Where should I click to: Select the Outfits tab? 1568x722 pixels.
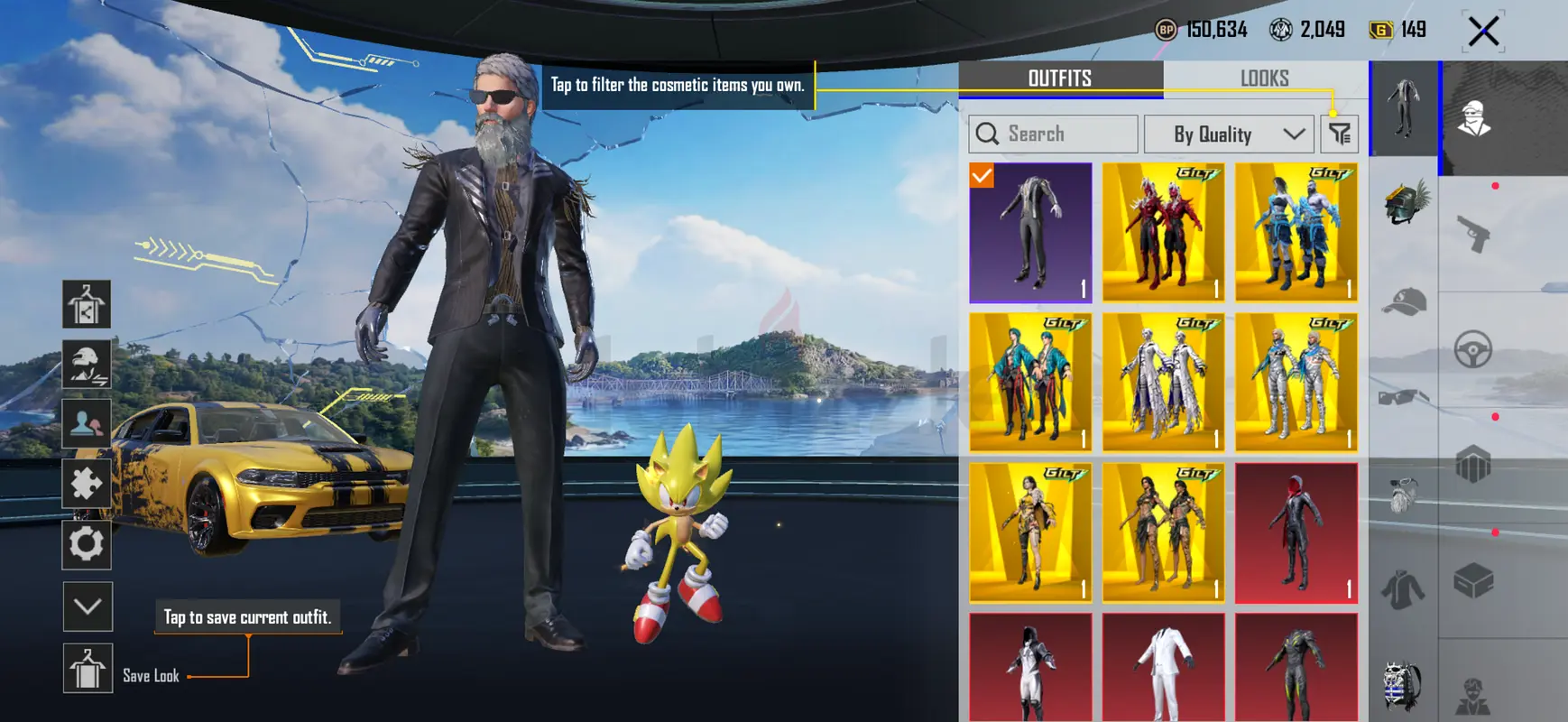click(1060, 79)
